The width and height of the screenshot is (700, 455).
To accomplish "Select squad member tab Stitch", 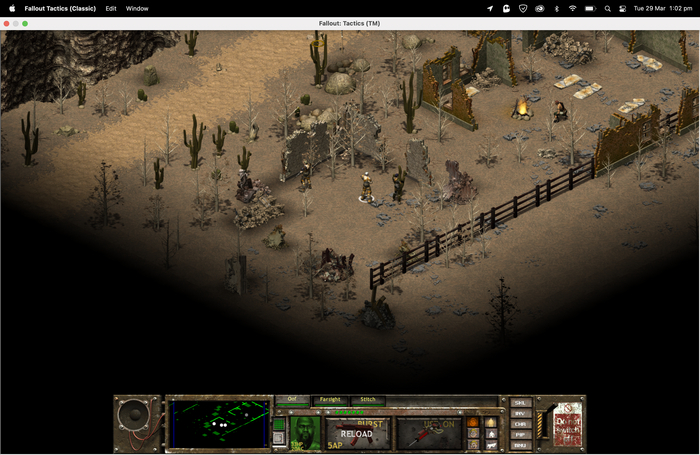I will 368,400.
